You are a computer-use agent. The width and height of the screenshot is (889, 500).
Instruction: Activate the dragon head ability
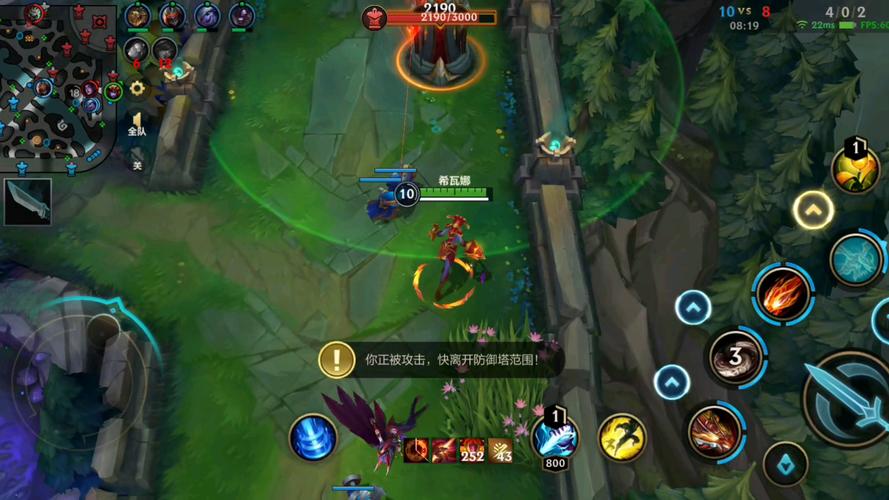point(713,431)
